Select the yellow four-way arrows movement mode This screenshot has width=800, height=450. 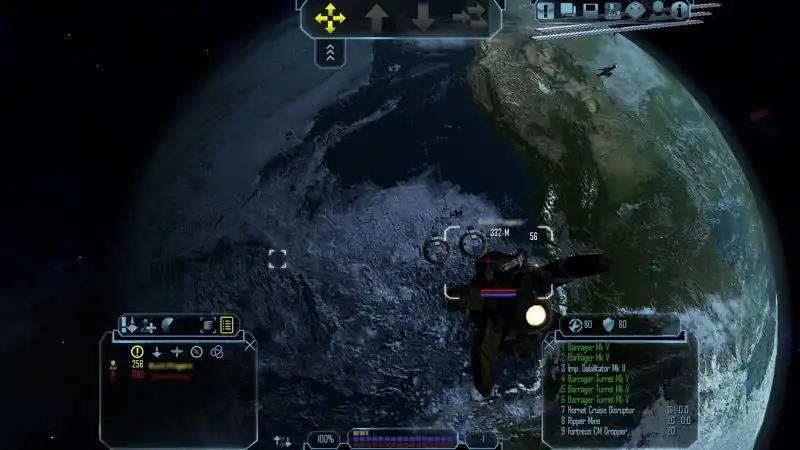(330, 18)
